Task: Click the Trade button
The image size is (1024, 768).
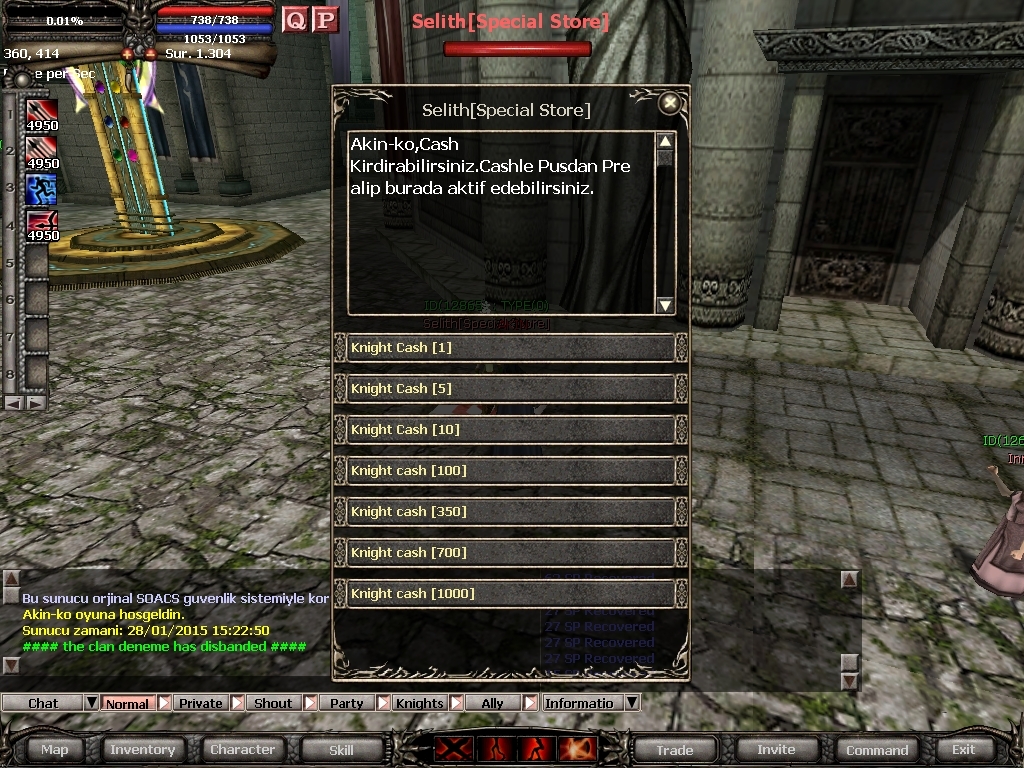Action: (x=674, y=749)
